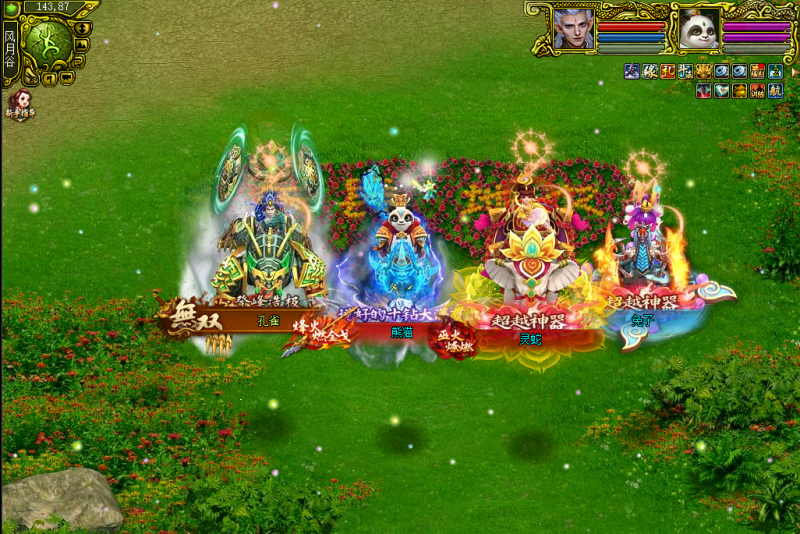Open the 训练 training icon
Screen dimensions: 800x534
point(757,90)
